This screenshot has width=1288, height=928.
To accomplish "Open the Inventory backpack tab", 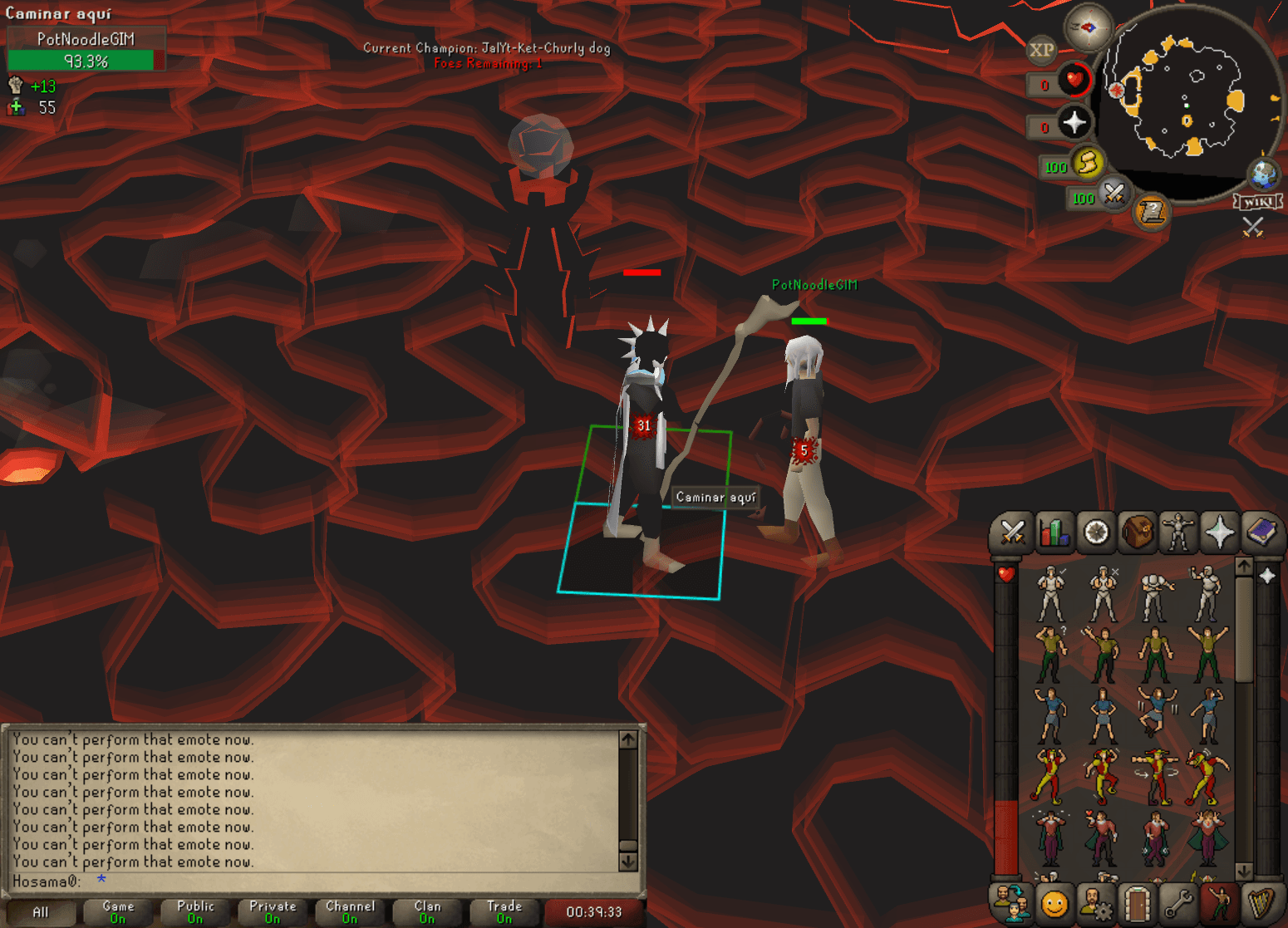I will pyautogui.click(x=1137, y=533).
